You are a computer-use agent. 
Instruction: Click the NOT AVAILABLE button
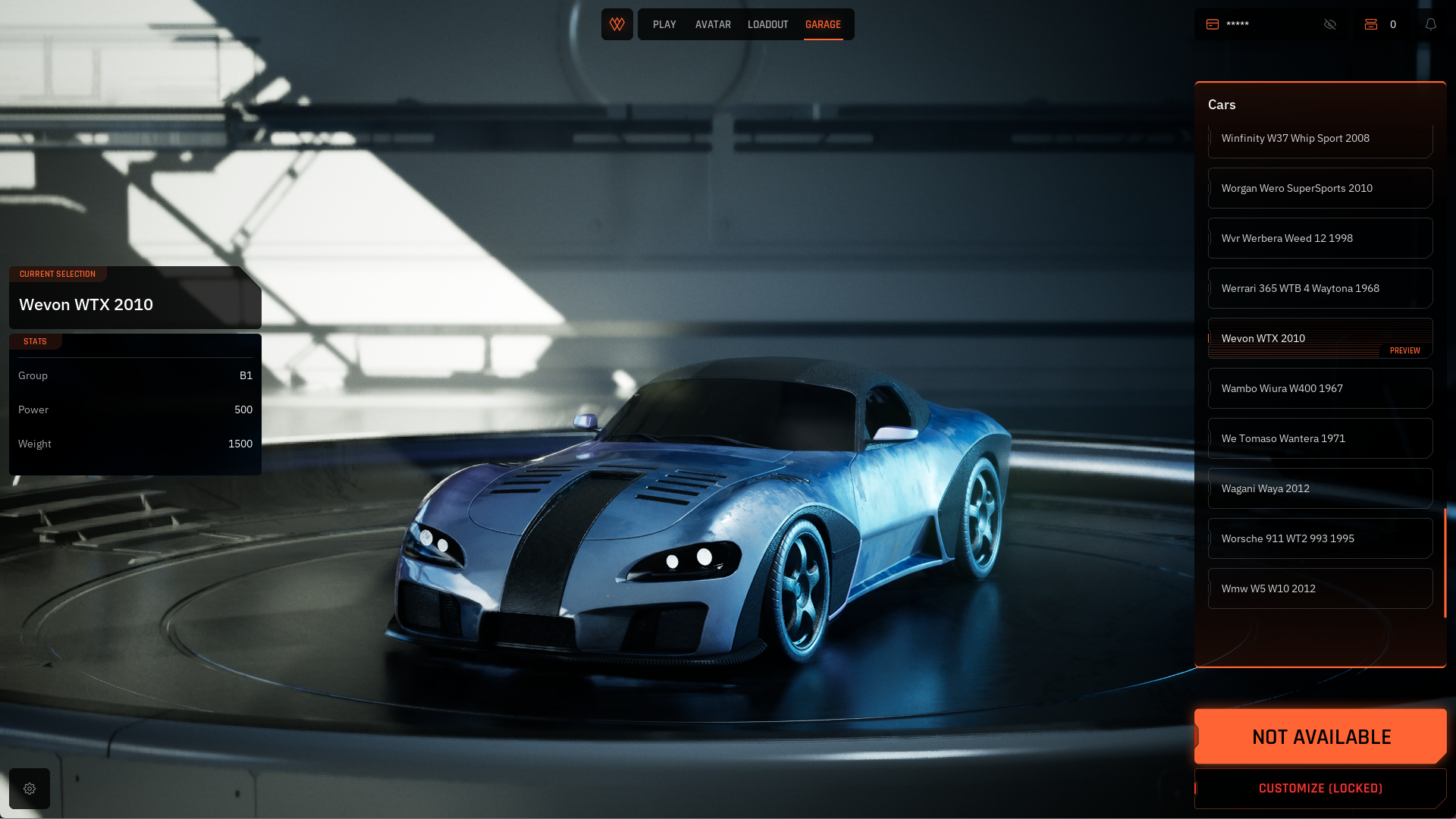pos(1320,736)
